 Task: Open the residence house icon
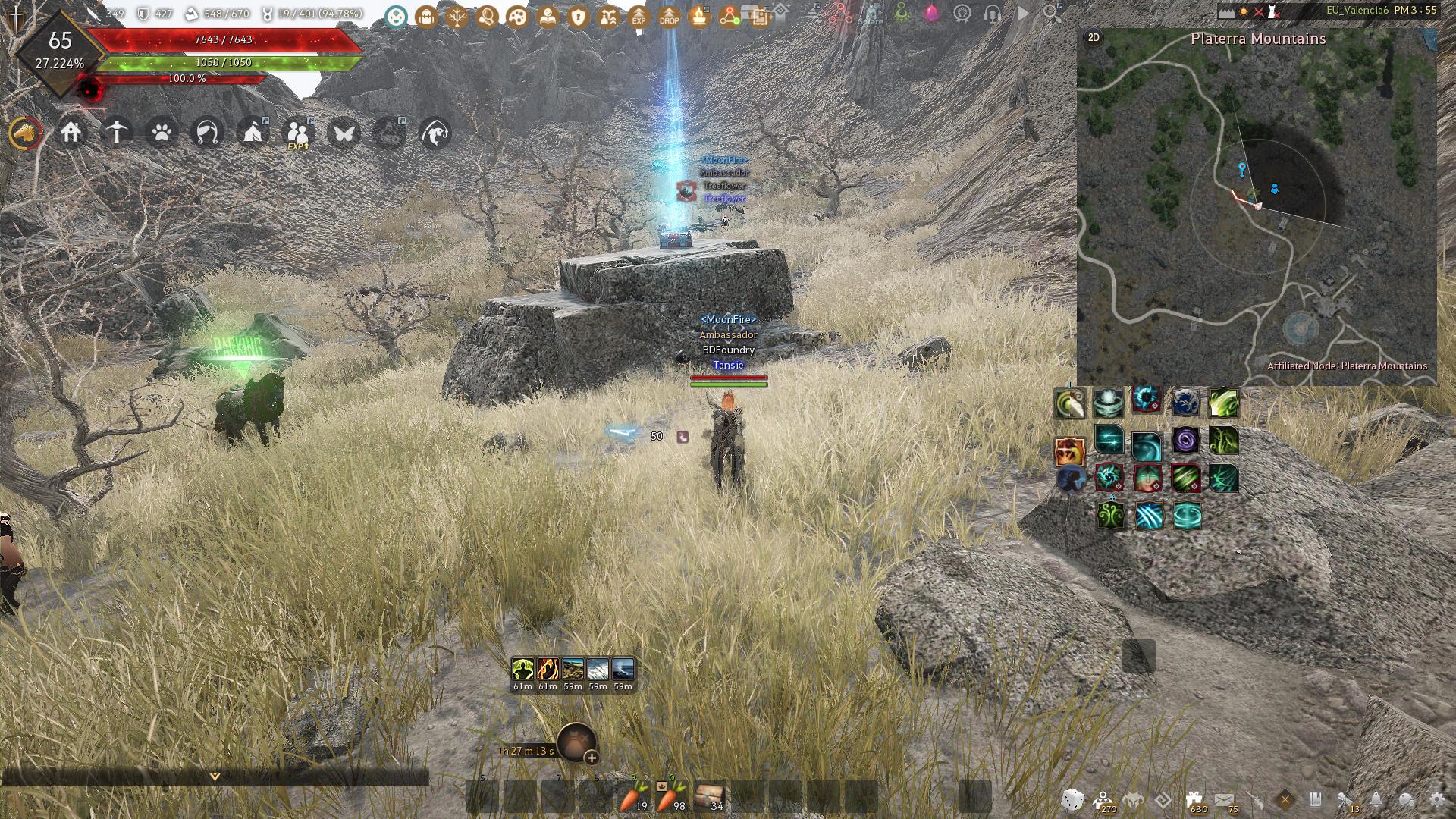click(71, 133)
